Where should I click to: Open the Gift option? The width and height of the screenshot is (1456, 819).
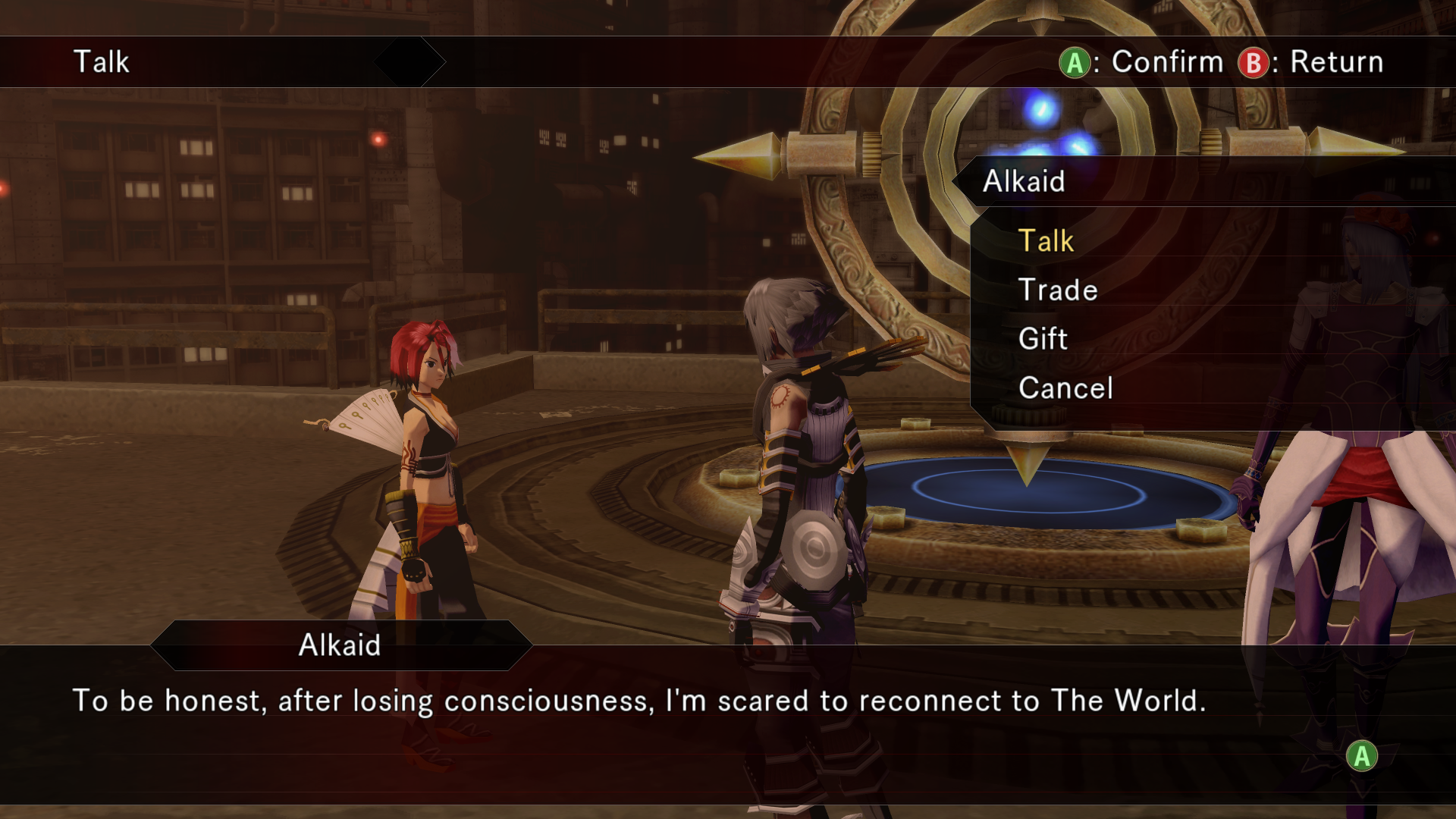[1043, 339]
